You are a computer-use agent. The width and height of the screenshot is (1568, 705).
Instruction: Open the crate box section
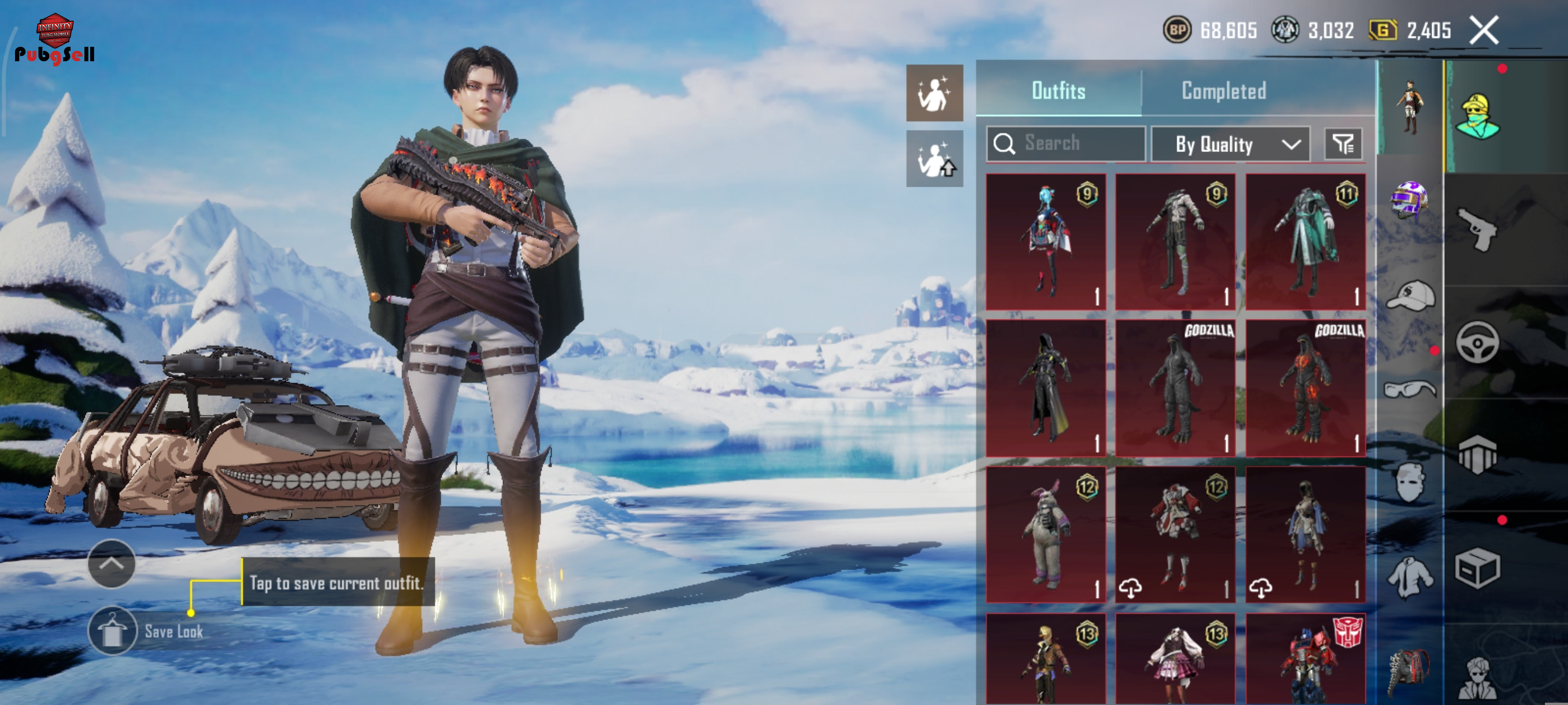click(1478, 567)
